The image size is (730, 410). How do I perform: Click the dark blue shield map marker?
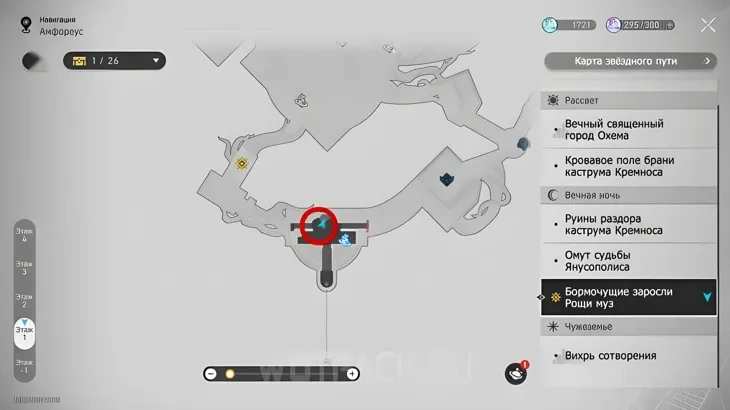click(446, 178)
